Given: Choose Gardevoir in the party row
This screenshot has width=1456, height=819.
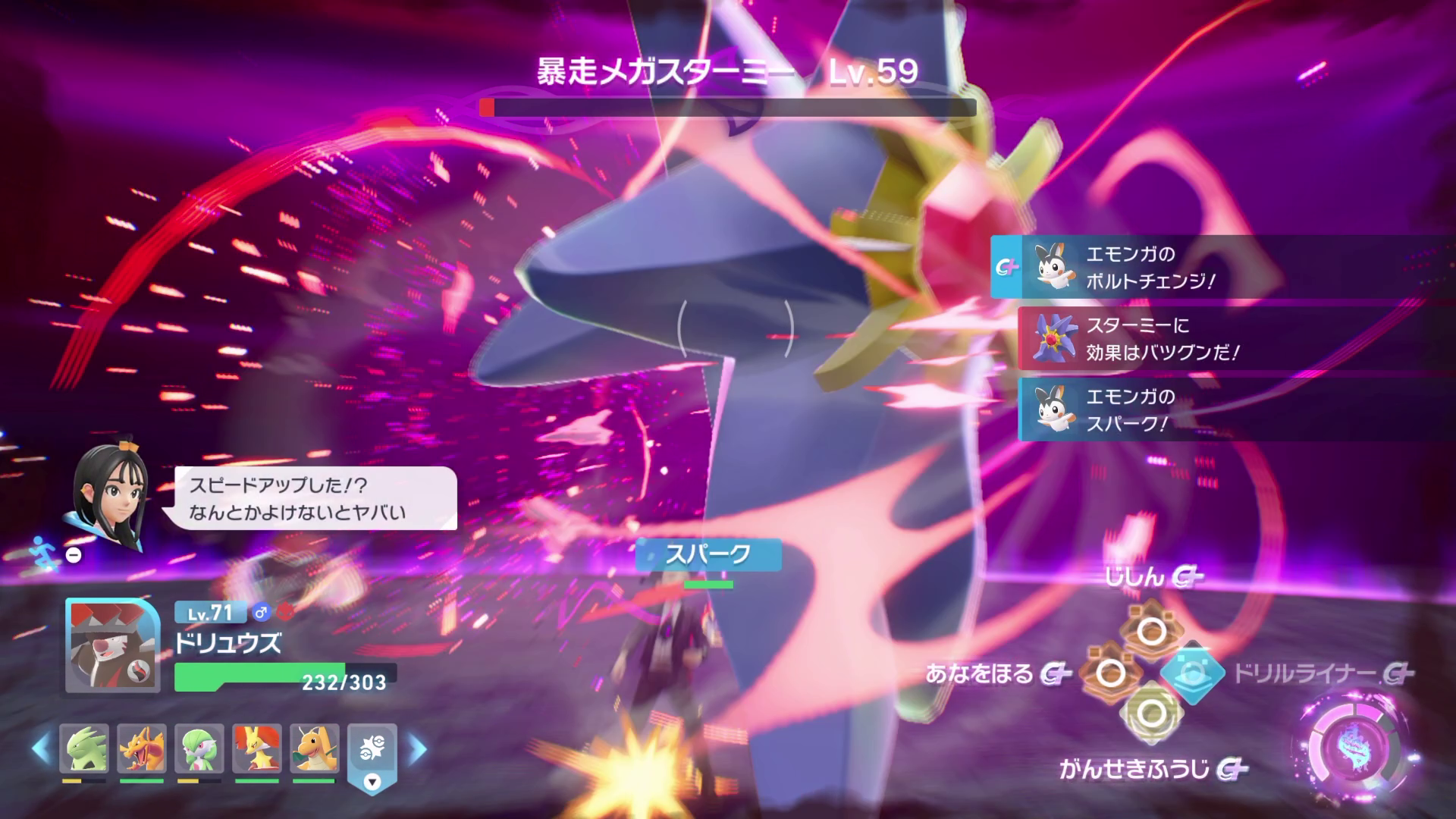Looking at the screenshot, I should (x=199, y=748).
